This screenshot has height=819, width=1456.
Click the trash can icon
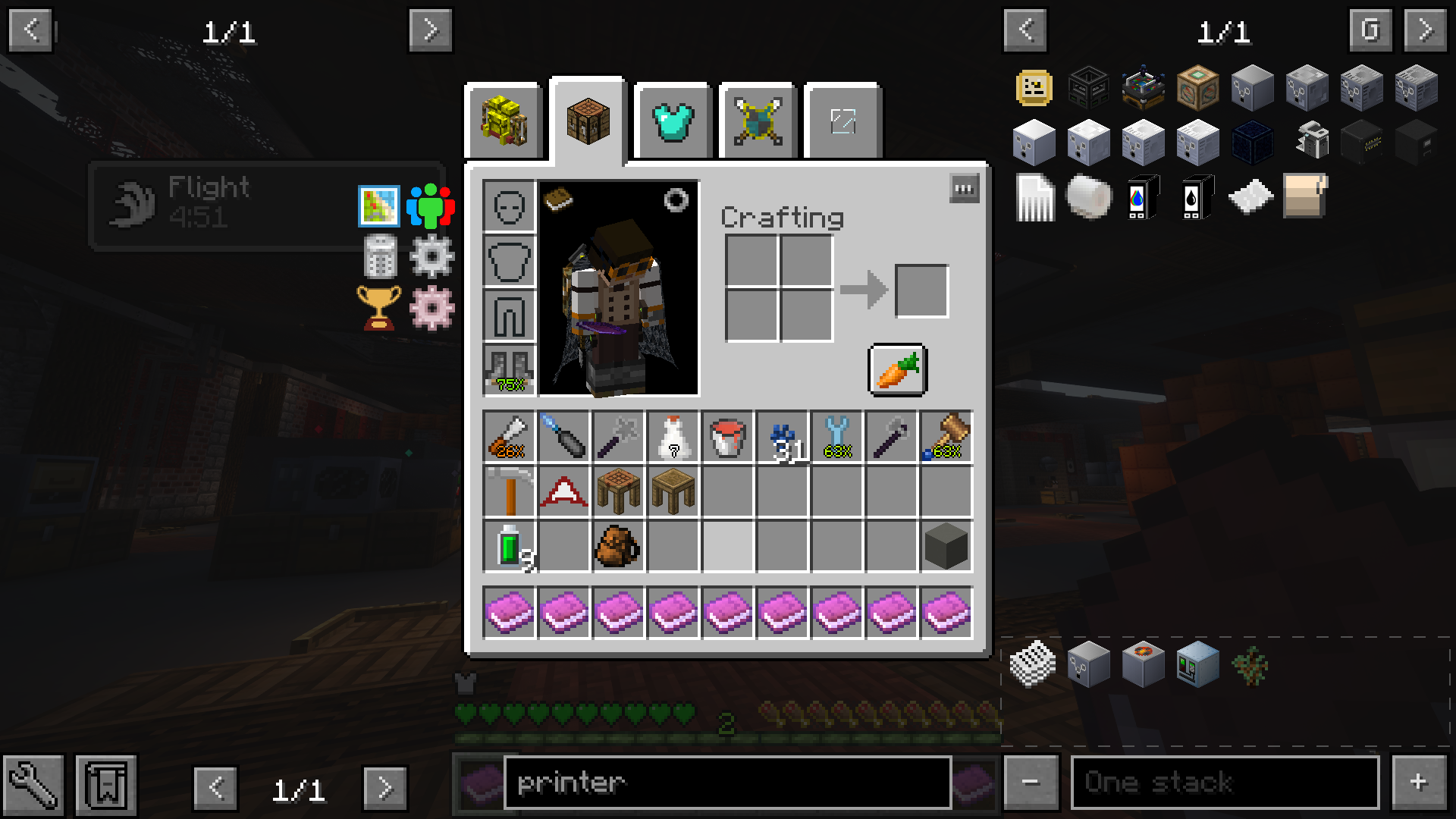[x=379, y=257]
